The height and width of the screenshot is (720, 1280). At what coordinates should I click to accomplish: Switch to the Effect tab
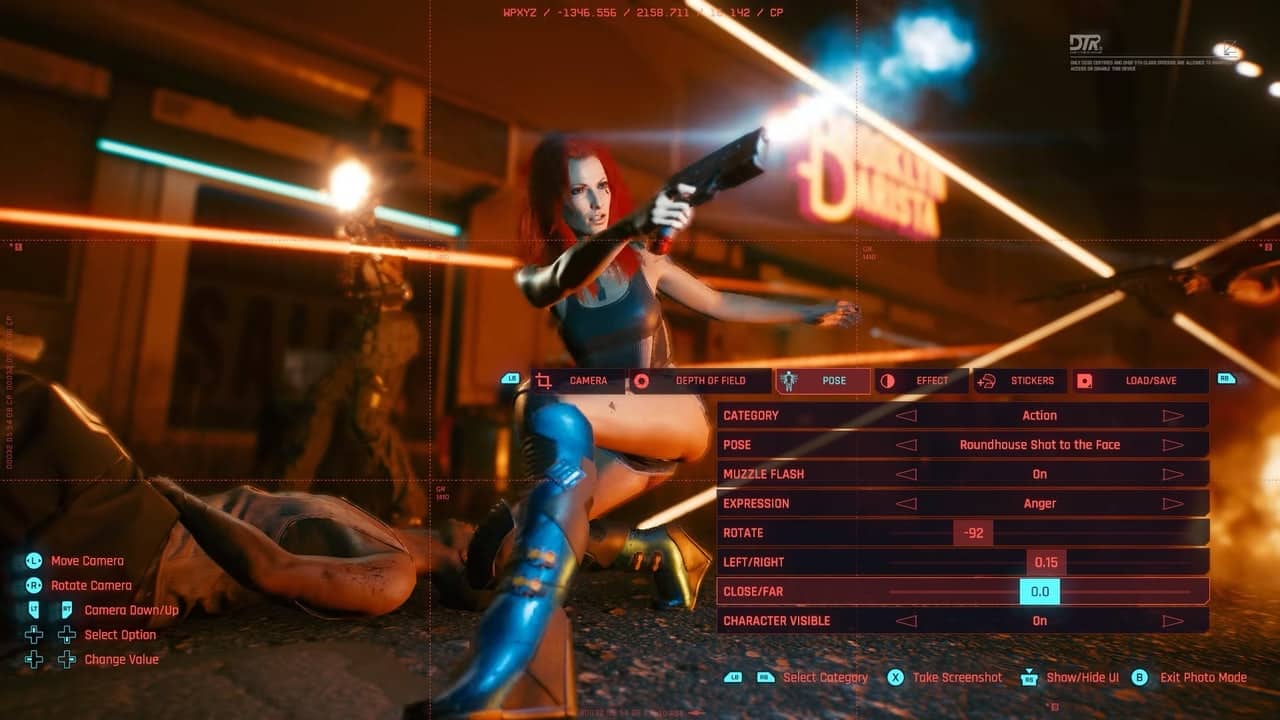pos(921,381)
